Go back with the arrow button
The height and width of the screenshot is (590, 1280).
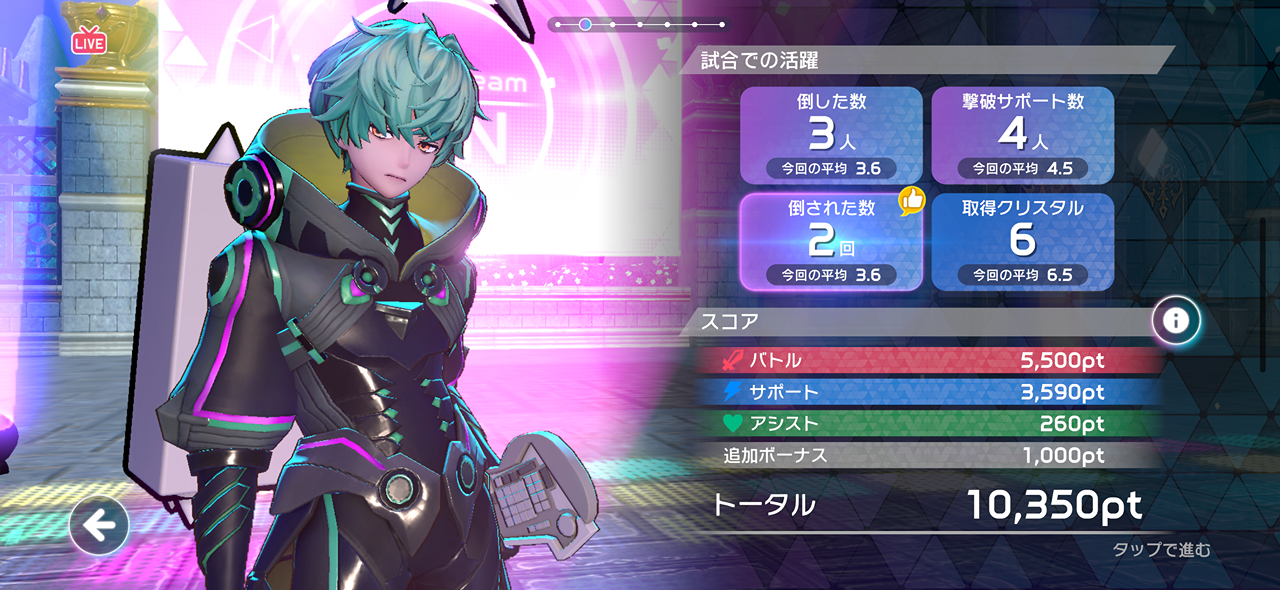pos(99,525)
